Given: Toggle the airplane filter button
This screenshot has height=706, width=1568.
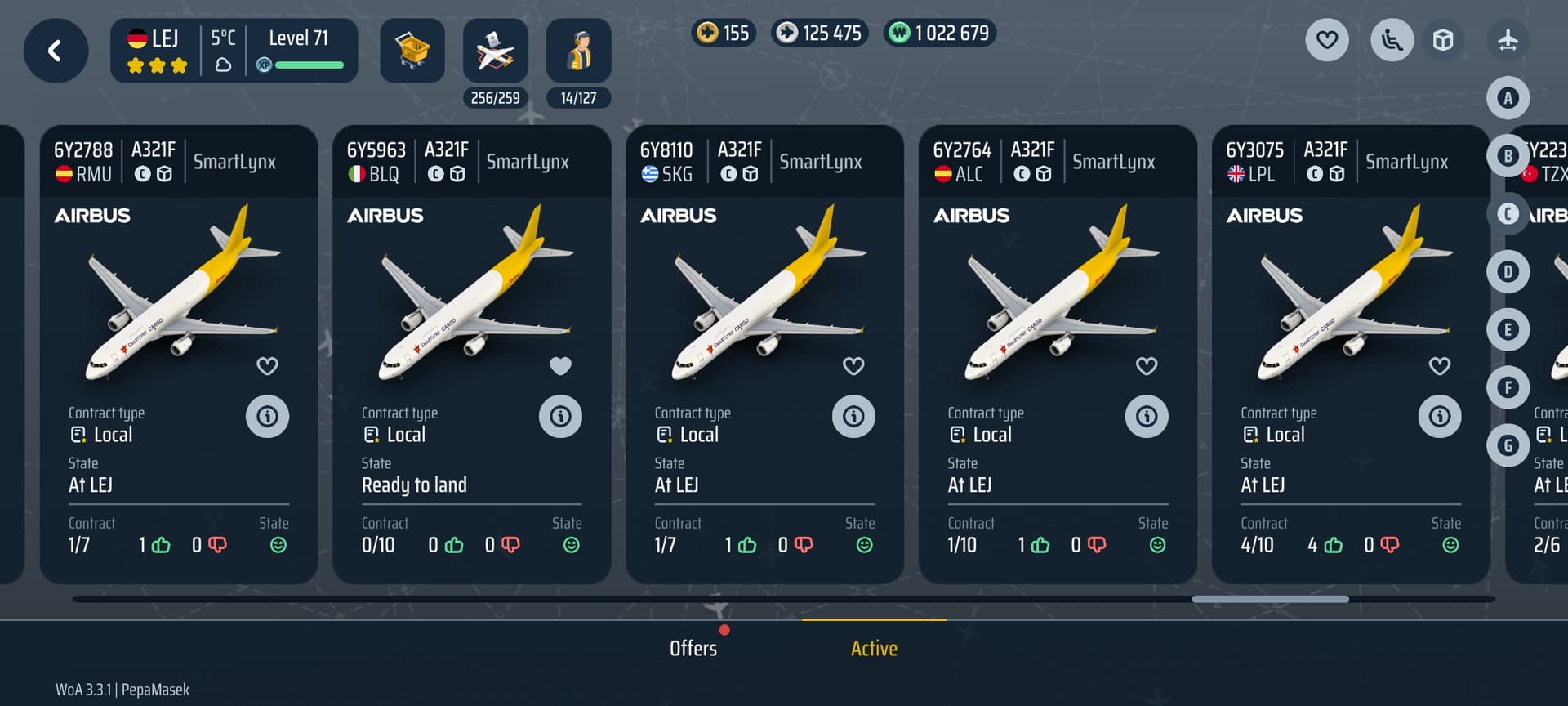Looking at the screenshot, I should [x=1508, y=39].
